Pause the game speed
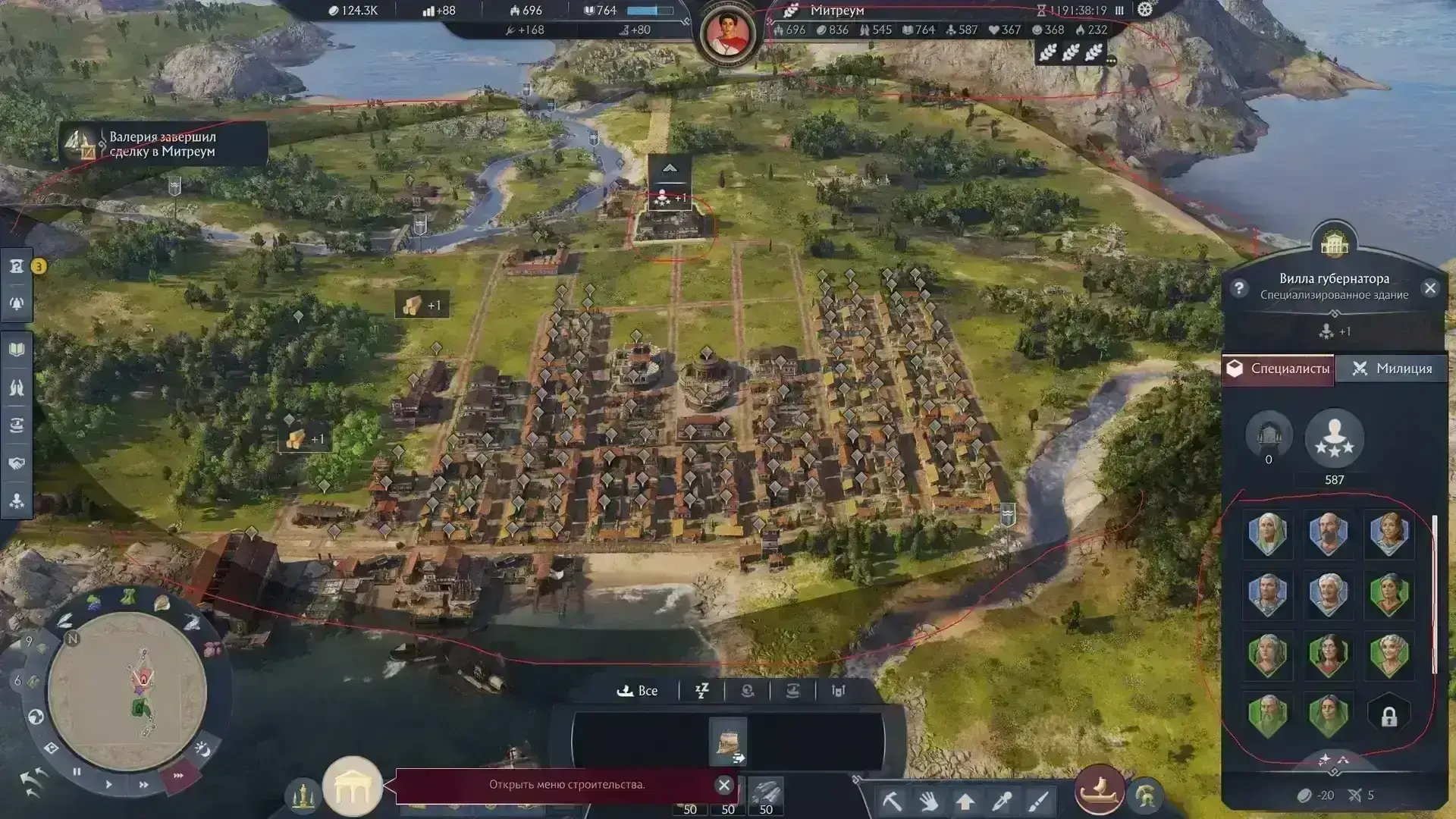 point(77,772)
